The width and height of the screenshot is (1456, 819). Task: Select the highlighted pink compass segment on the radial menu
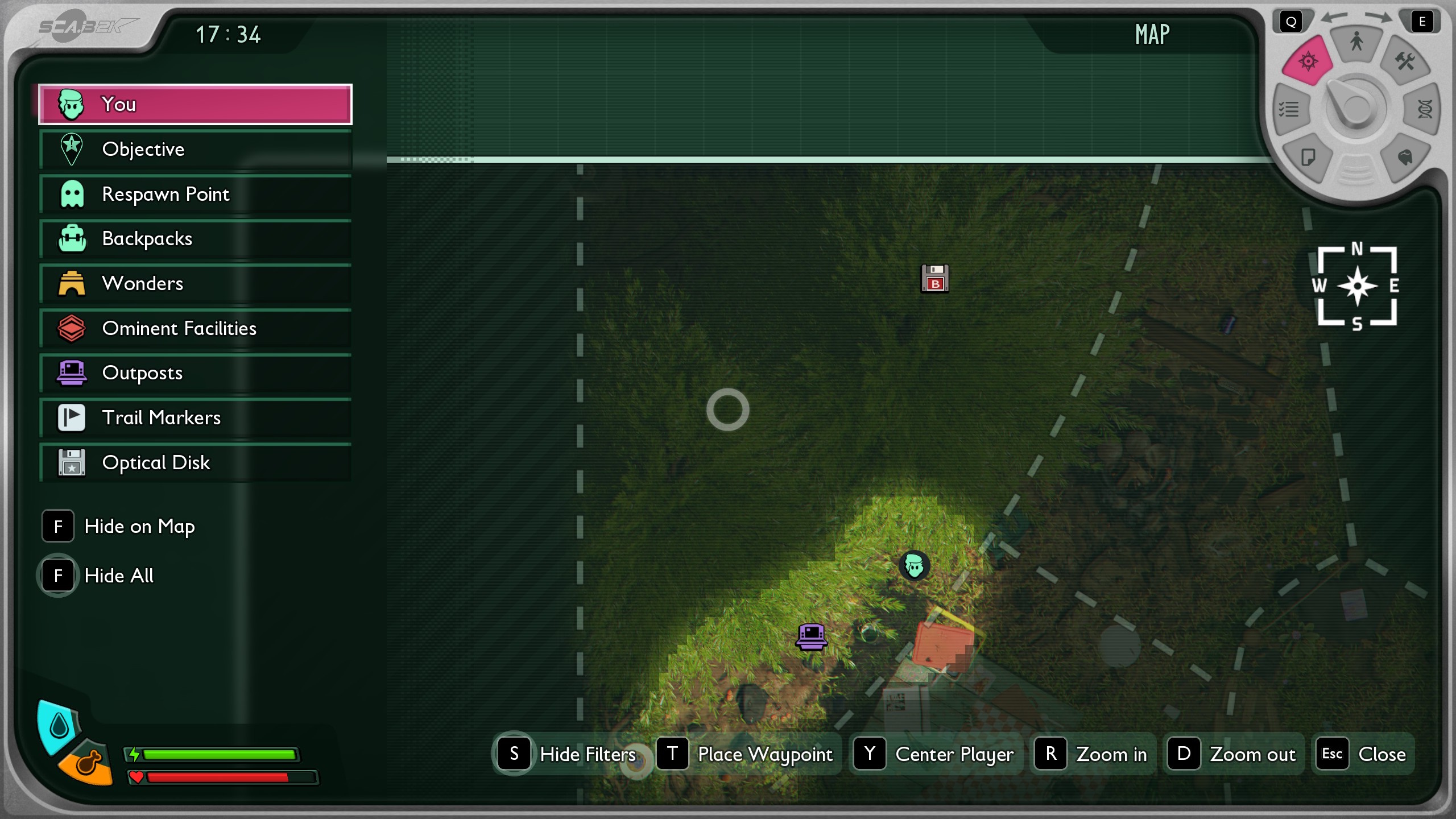pos(1308,60)
